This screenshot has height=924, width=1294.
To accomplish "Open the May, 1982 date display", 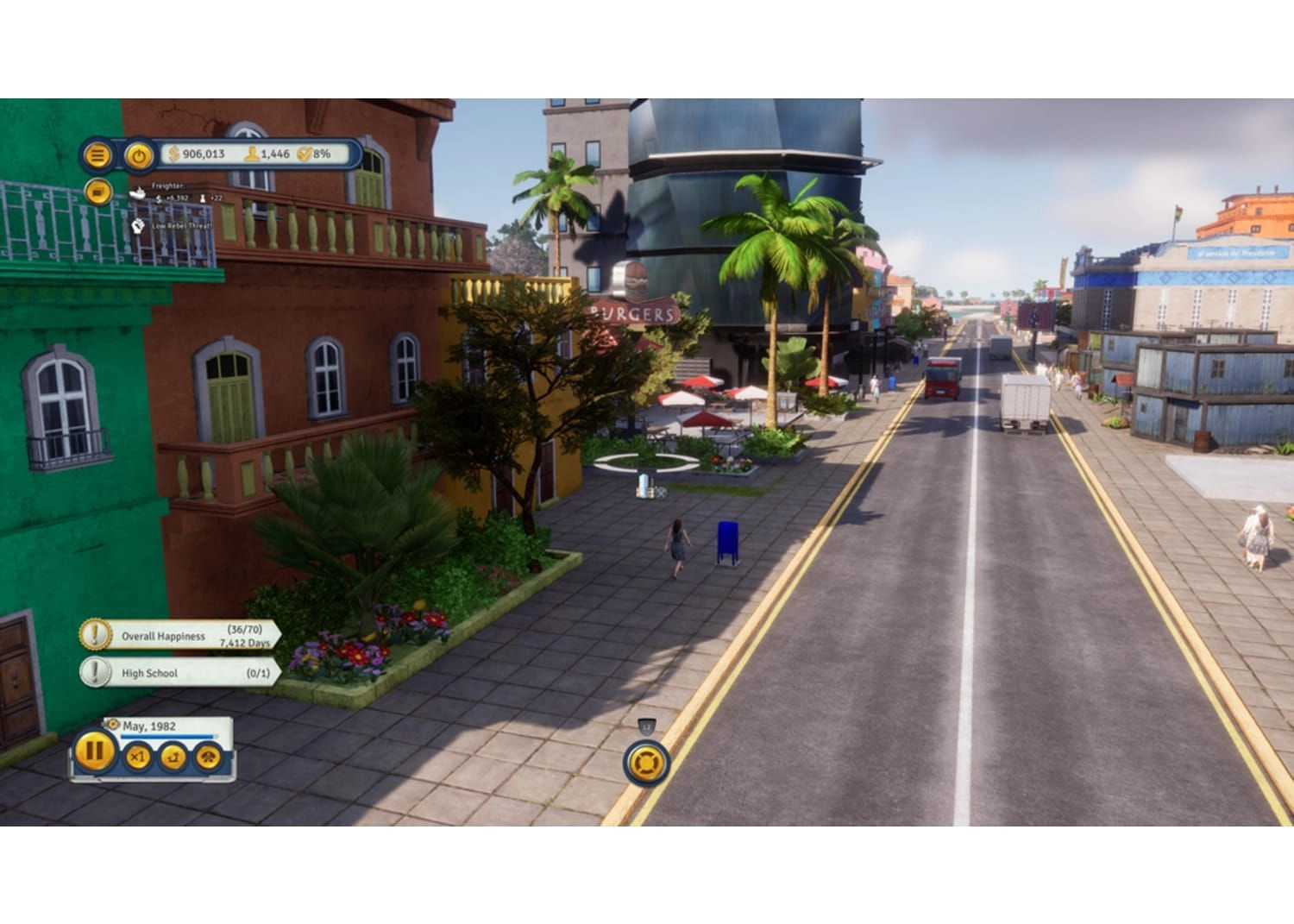I will coord(151,726).
